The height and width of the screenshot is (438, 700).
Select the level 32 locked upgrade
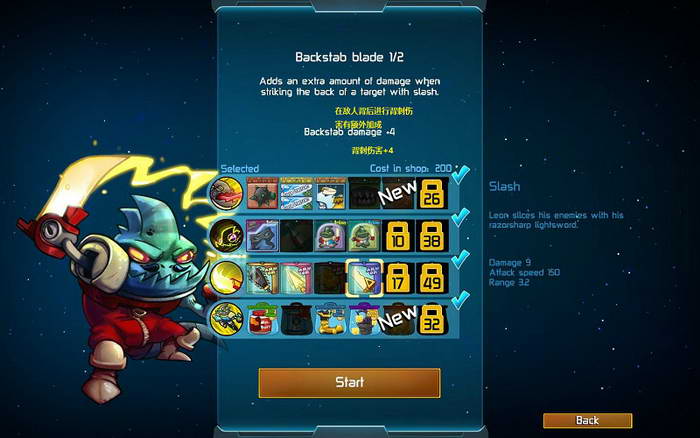(432, 318)
